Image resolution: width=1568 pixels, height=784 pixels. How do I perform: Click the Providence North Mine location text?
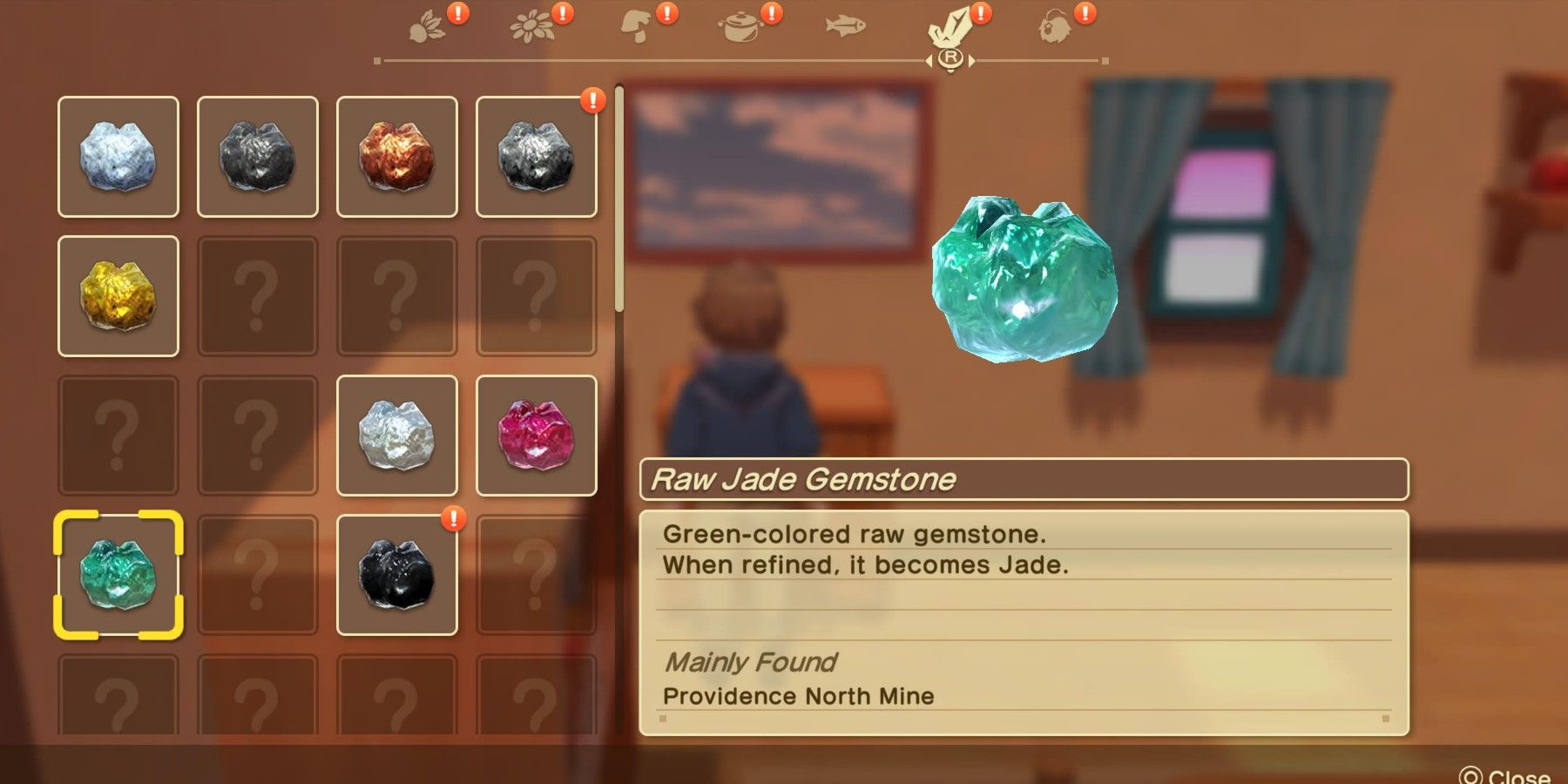coord(799,695)
